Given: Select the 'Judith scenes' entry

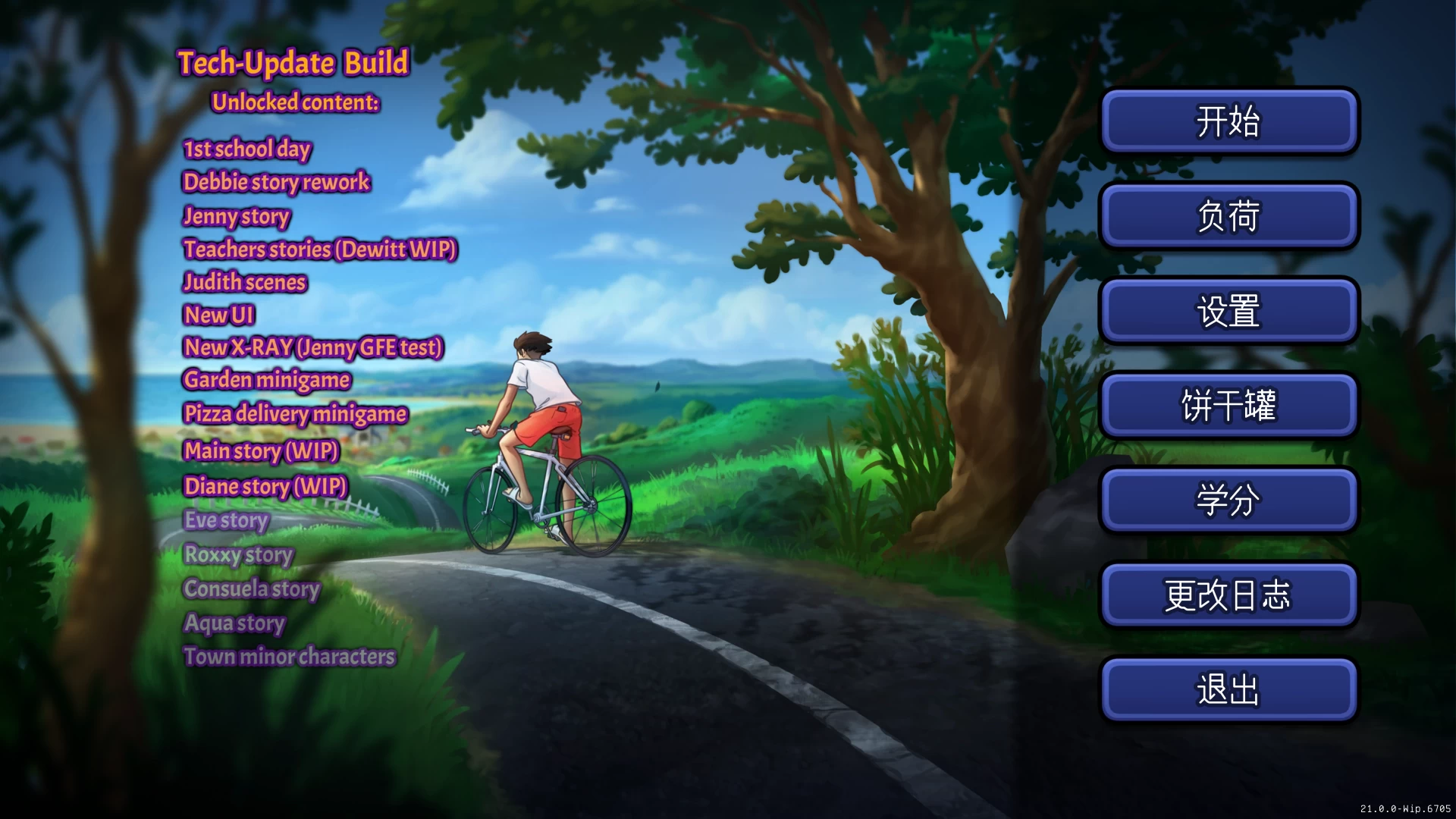Looking at the screenshot, I should pyautogui.click(x=244, y=282).
